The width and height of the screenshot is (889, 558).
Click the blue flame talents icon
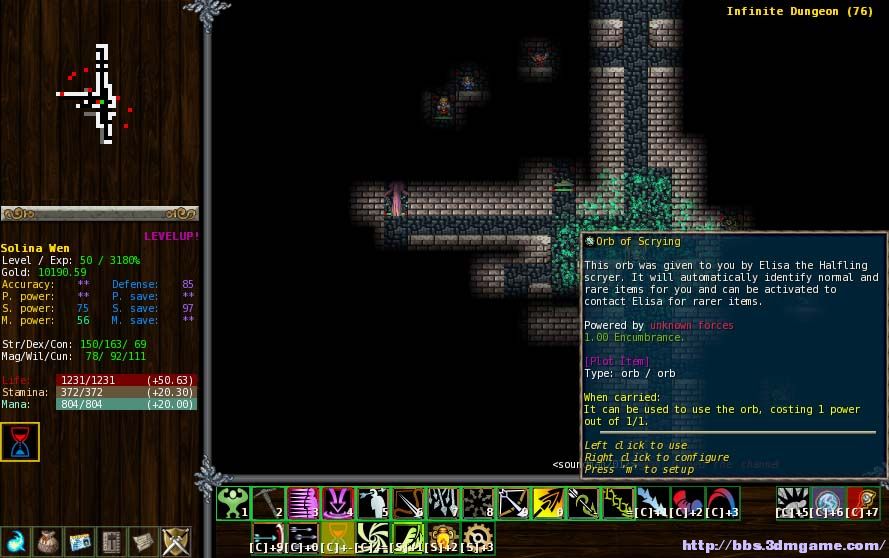pos(15,541)
